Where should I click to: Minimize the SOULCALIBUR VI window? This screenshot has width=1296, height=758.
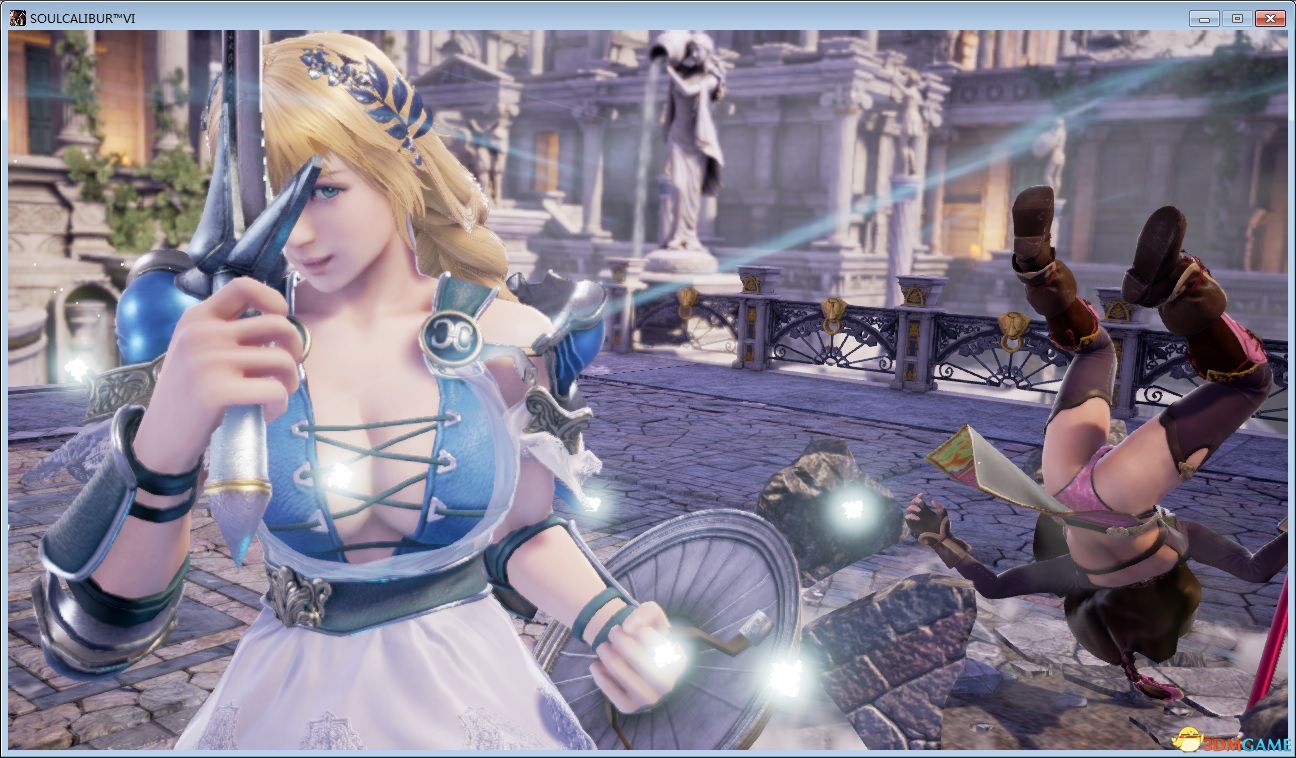tap(1204, 19)
